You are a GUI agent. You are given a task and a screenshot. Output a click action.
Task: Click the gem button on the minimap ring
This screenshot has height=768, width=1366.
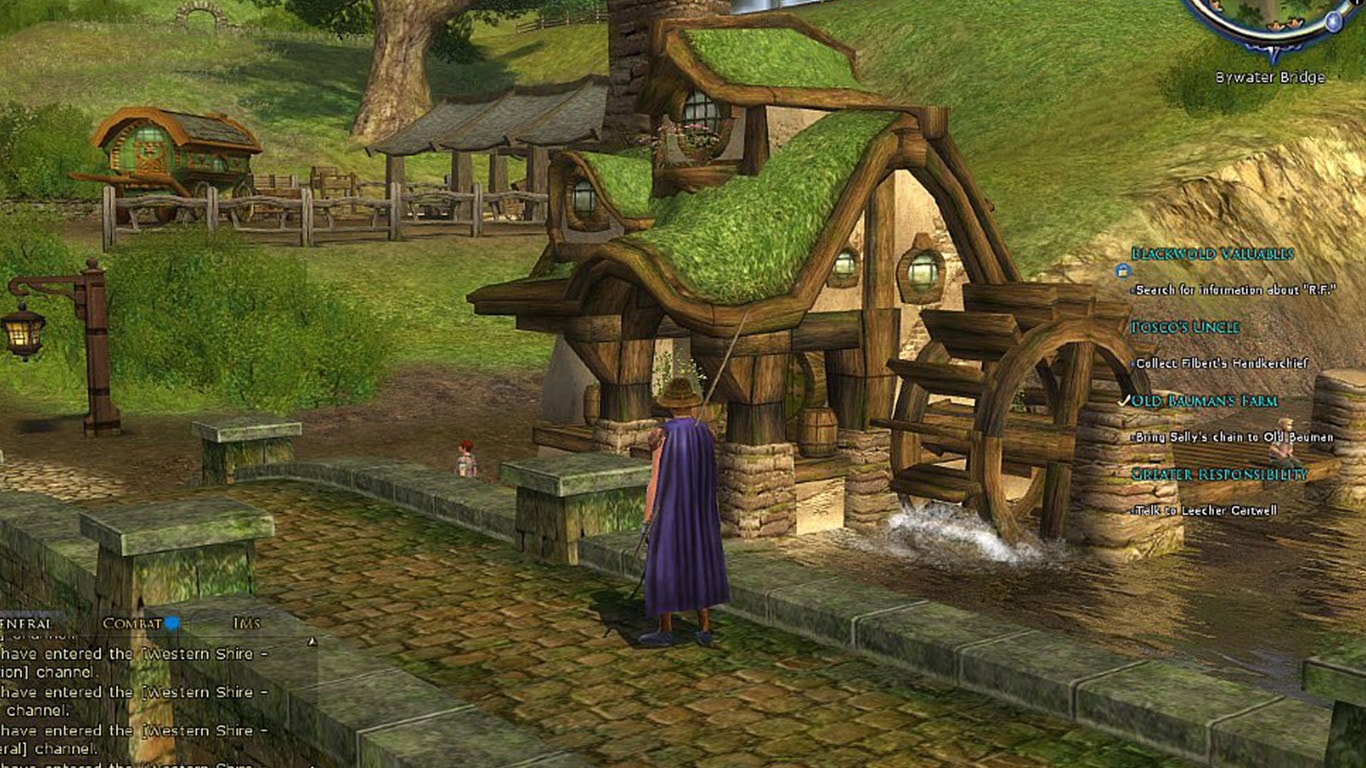point(1333,22)
